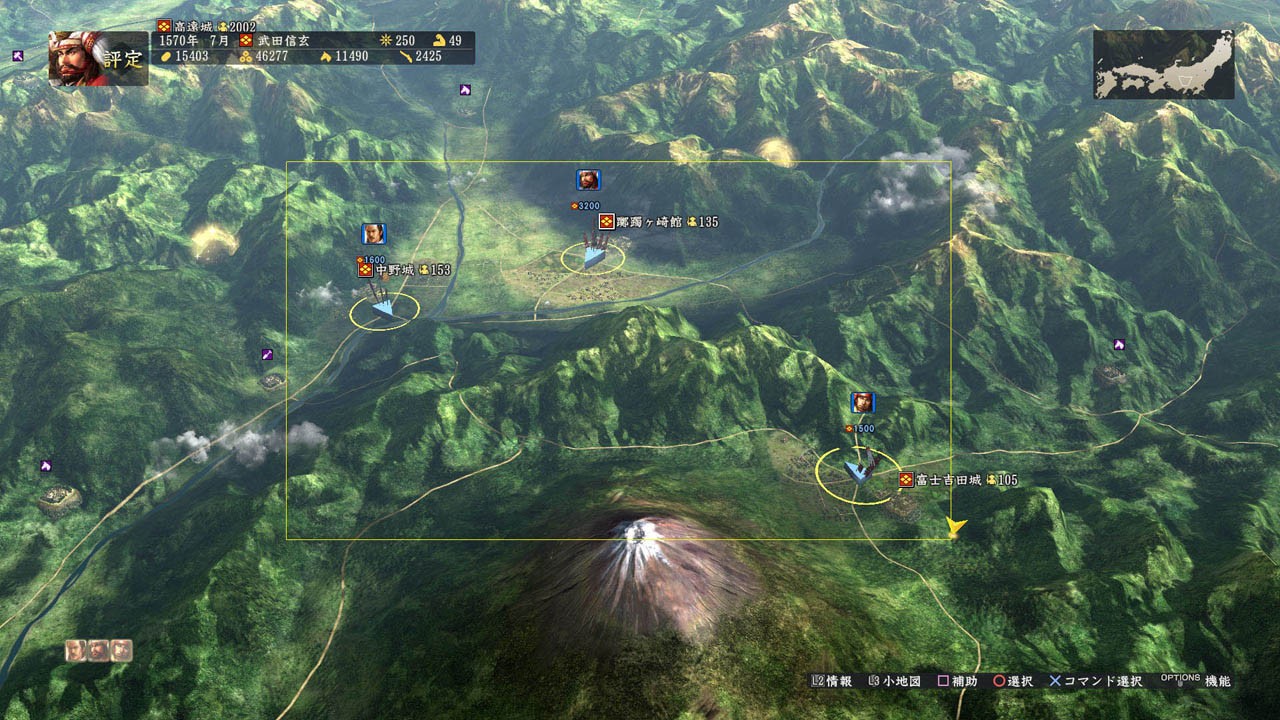Select the officer portrait above the 3200 army
Screen dimensions: 1280x720
coord(588,180)
